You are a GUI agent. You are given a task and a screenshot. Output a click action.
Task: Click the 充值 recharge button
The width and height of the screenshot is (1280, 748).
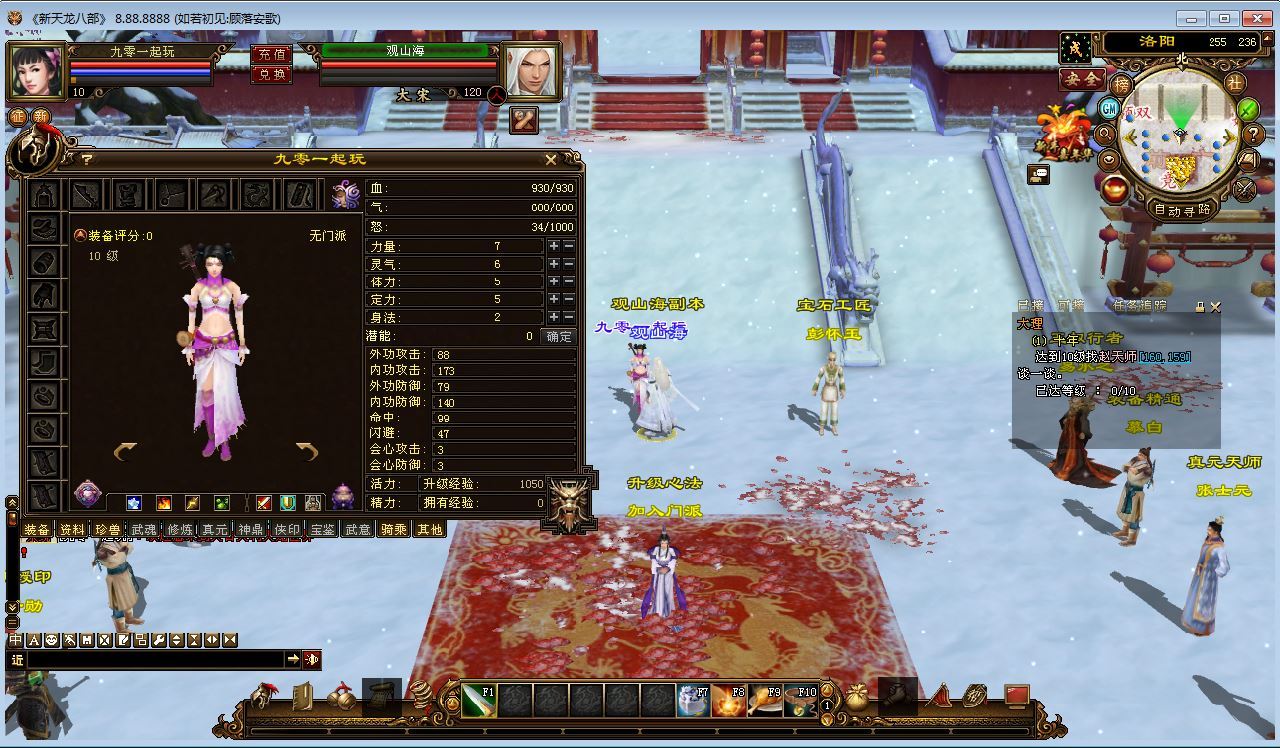click(x=271, y=55)
